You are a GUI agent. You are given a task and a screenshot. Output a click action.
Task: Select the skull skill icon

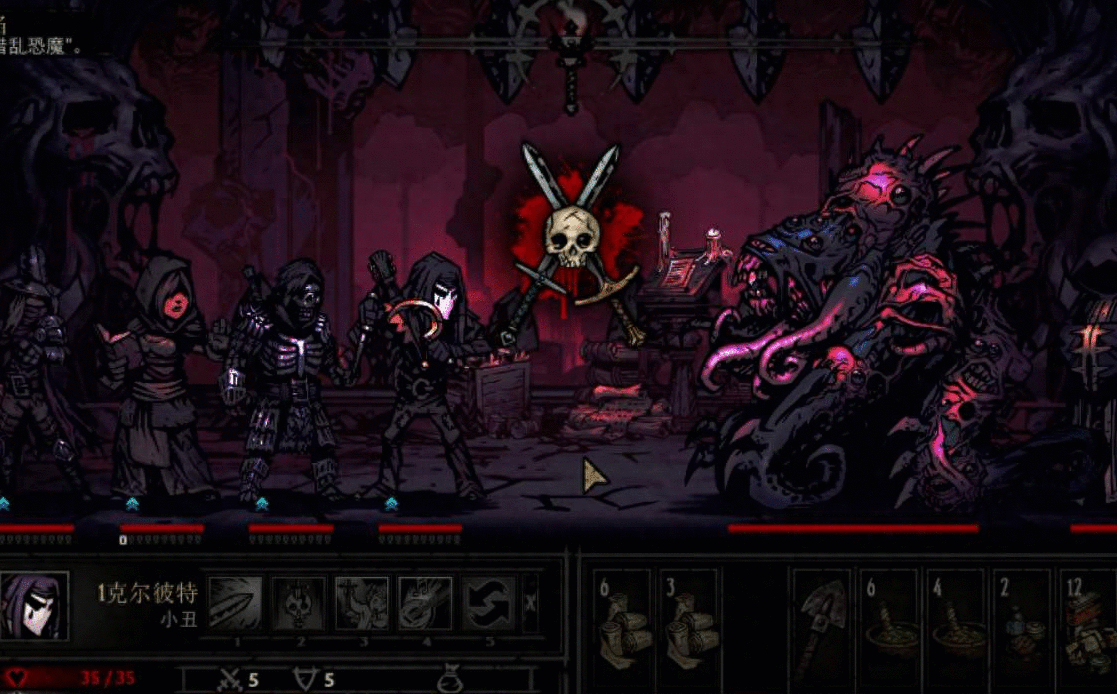click(299, 602)
